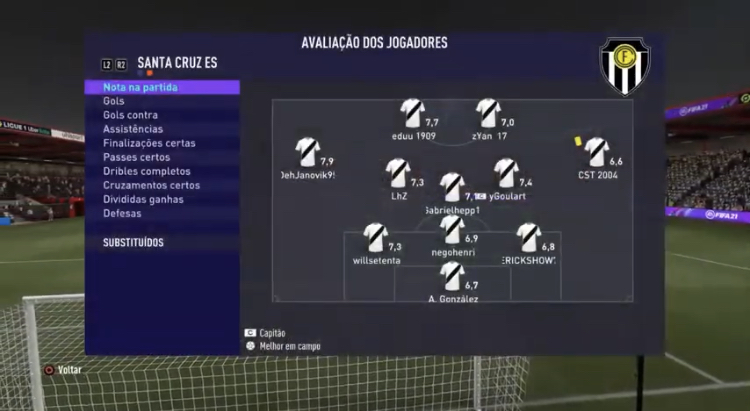Pick player LhZ in midfield
Screen dimensions: 750x411
tap(398, 173)
